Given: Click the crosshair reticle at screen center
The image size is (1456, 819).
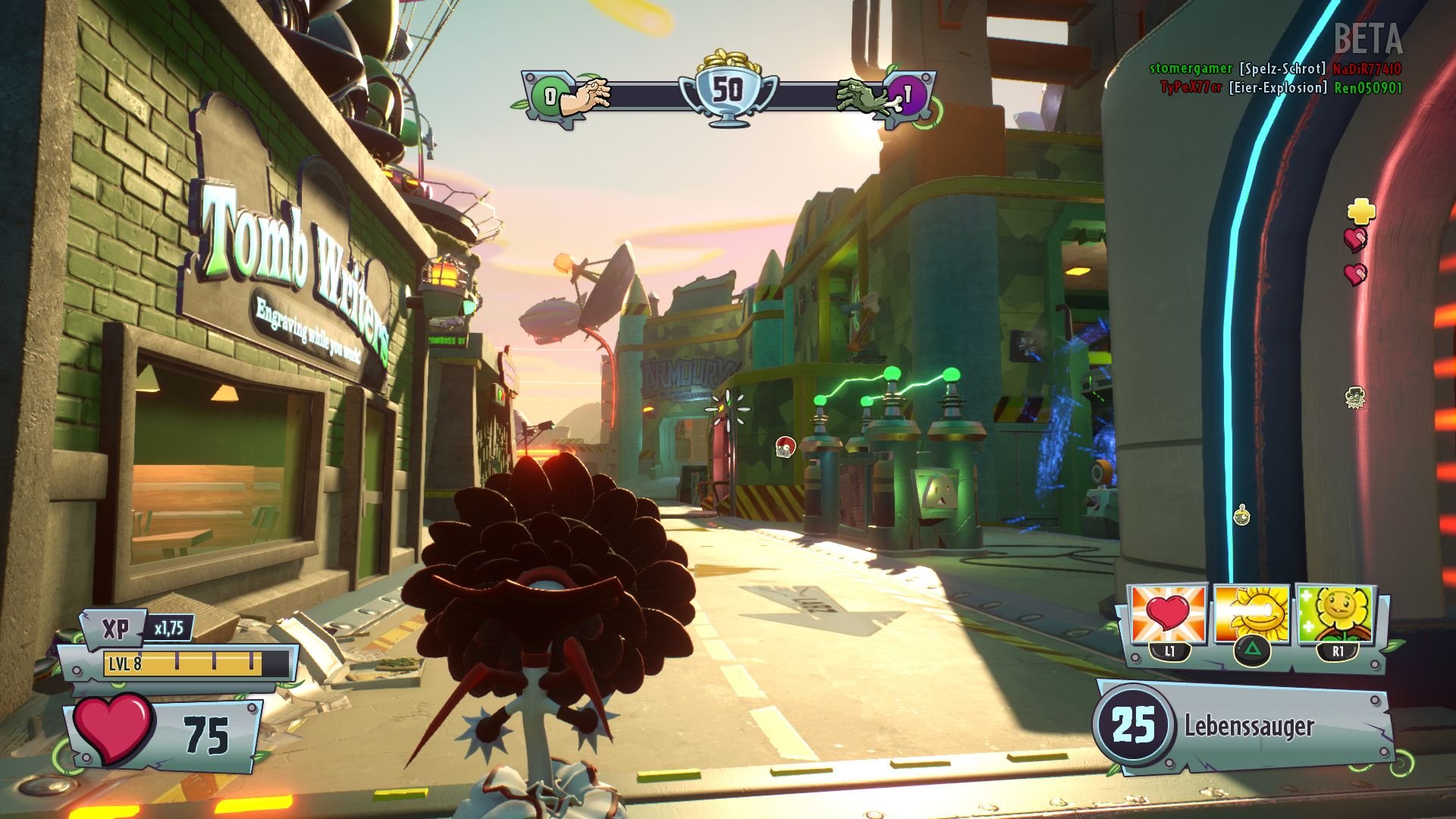Looking at the screenshot, I should [727, 408].
